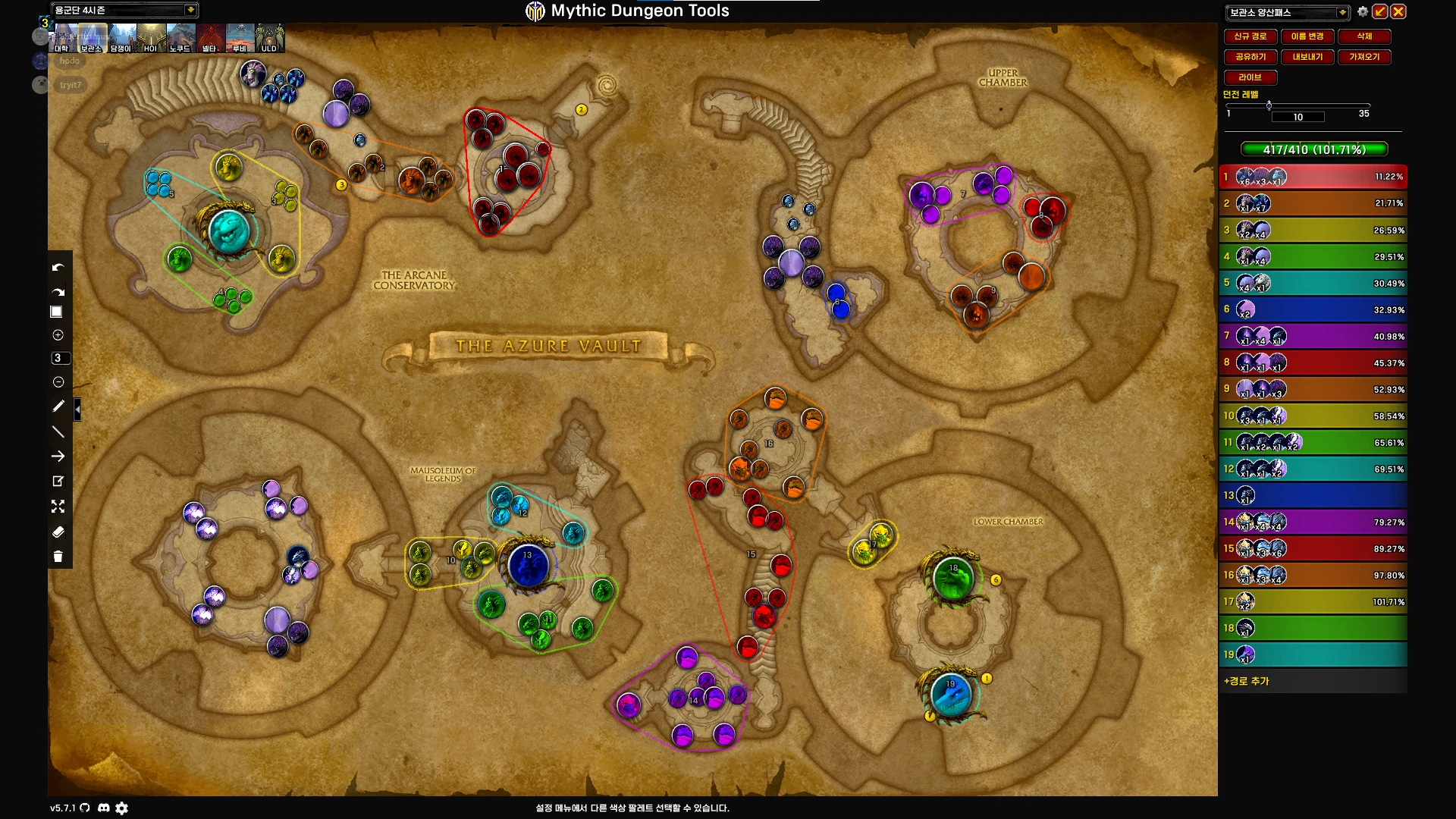Close the Mythic Dungeon Tools window

click(1398, 11)
